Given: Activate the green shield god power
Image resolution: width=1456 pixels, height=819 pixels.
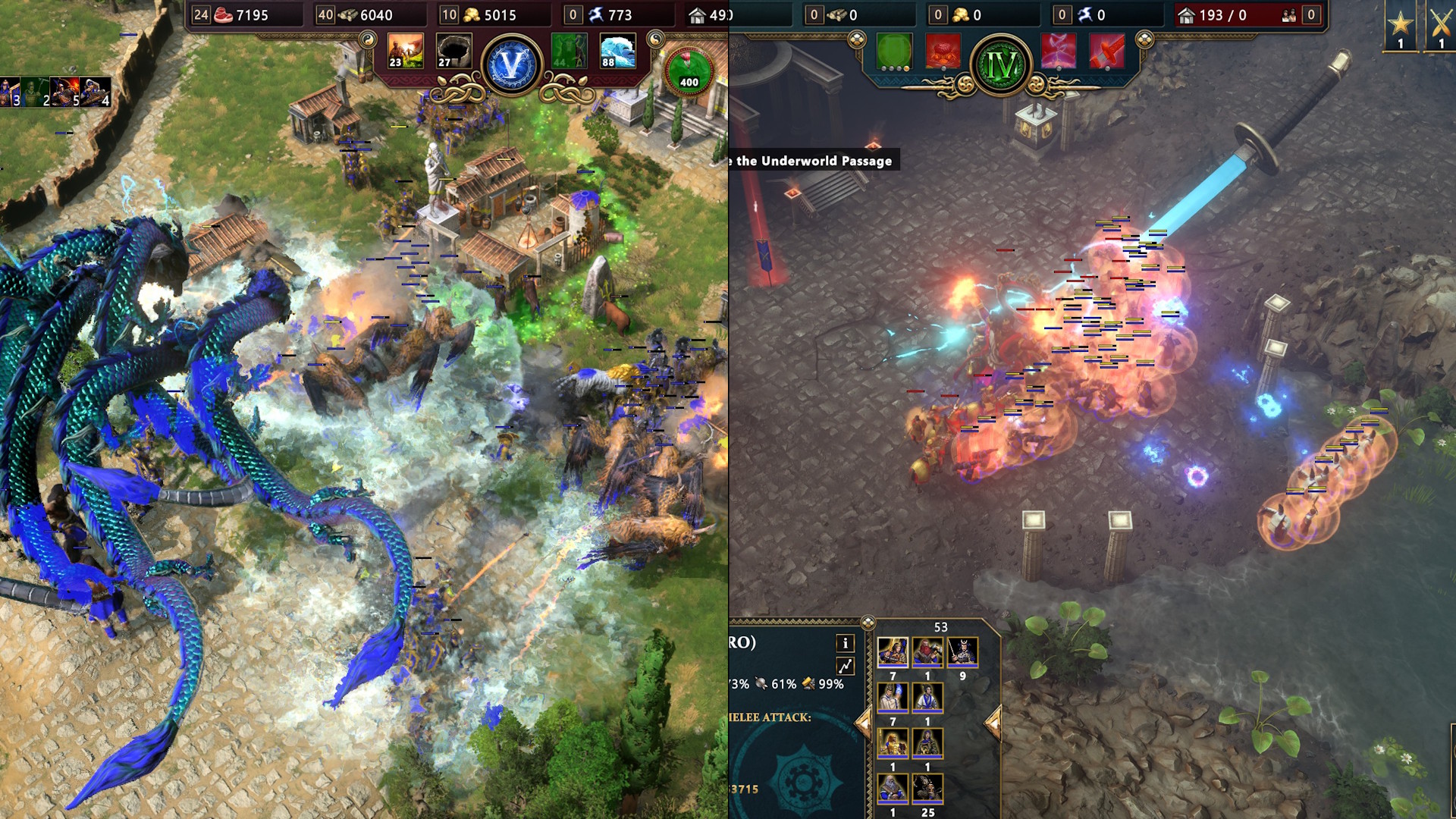Looking at the screenshot, I should 894,52.
